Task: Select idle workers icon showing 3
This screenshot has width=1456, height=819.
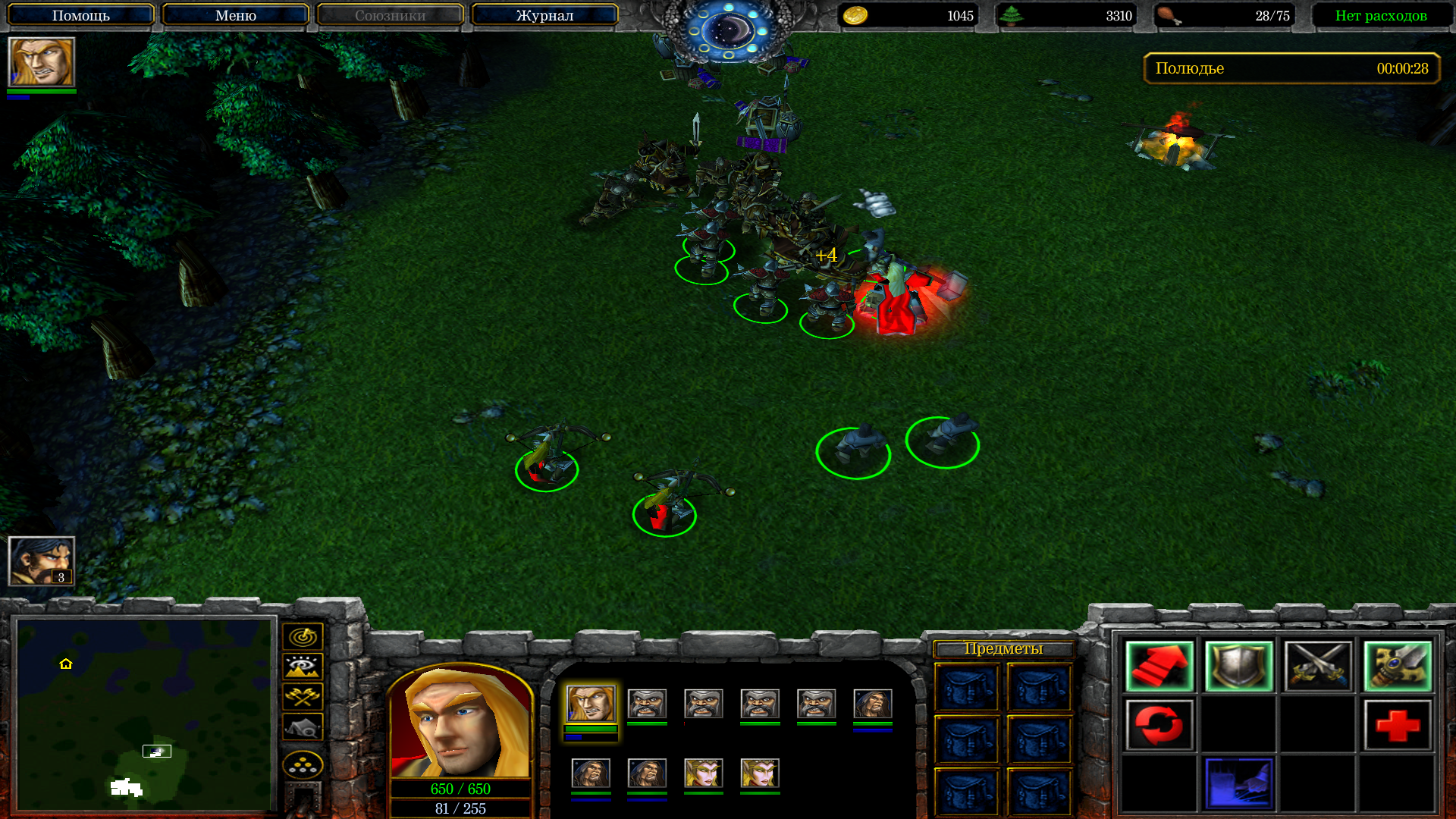Action: 42,561
